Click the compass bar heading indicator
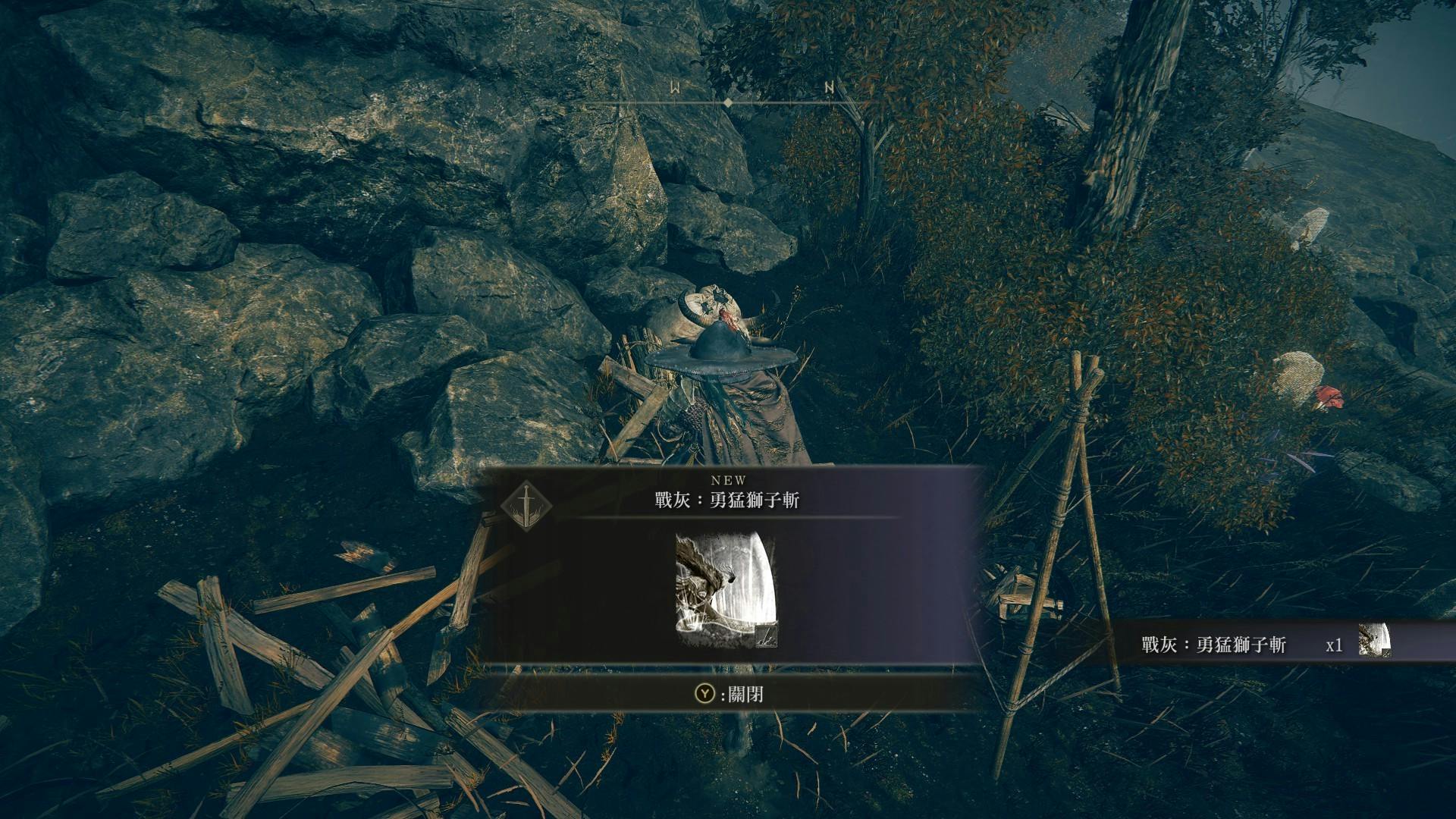This screenshot has height=819, width=1456. tap(728, 102)
